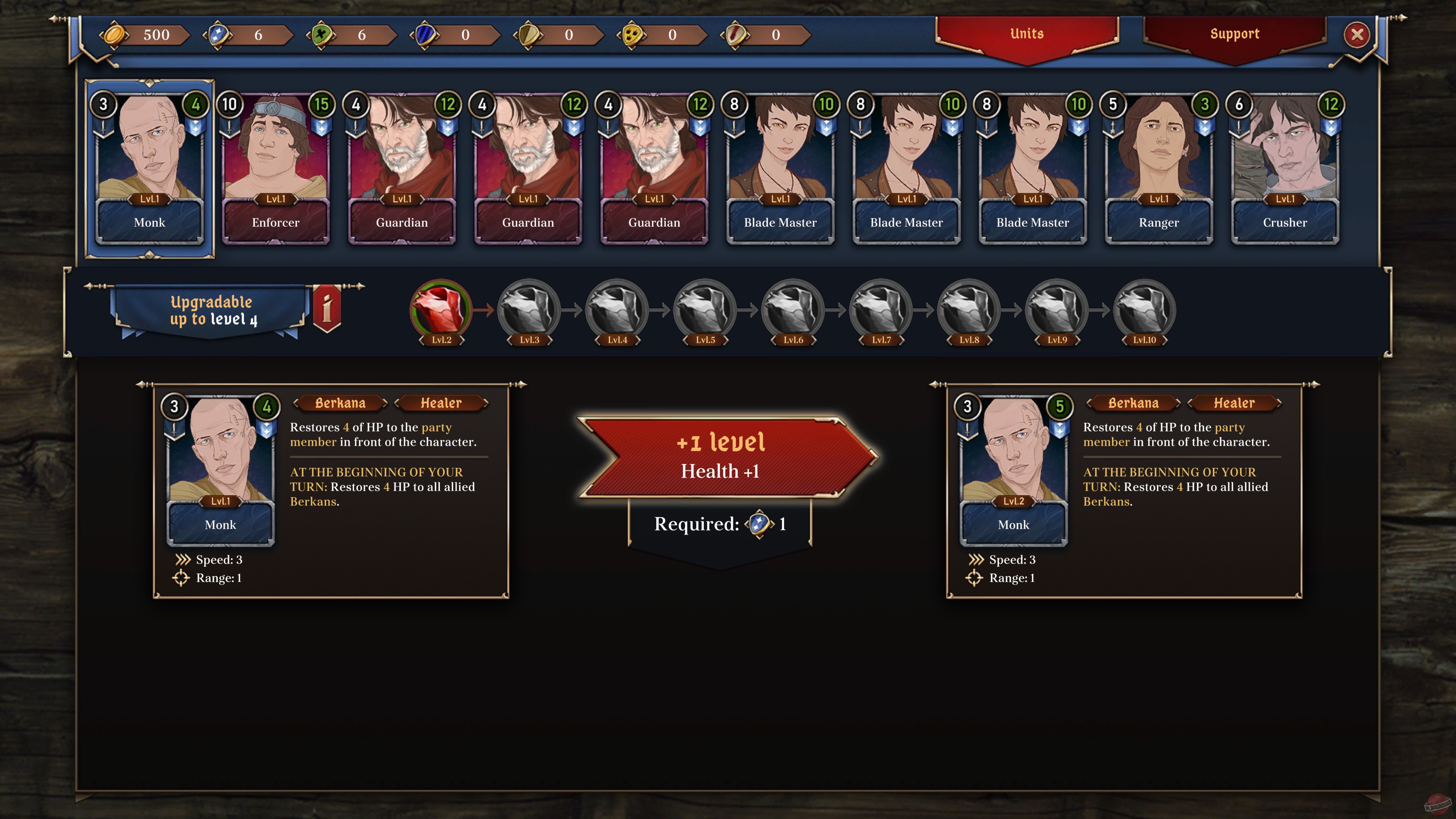Click the info icon beside Upgradable banner
The height and width of the screenshot is (819, 1456).
(x=327, y=308)
